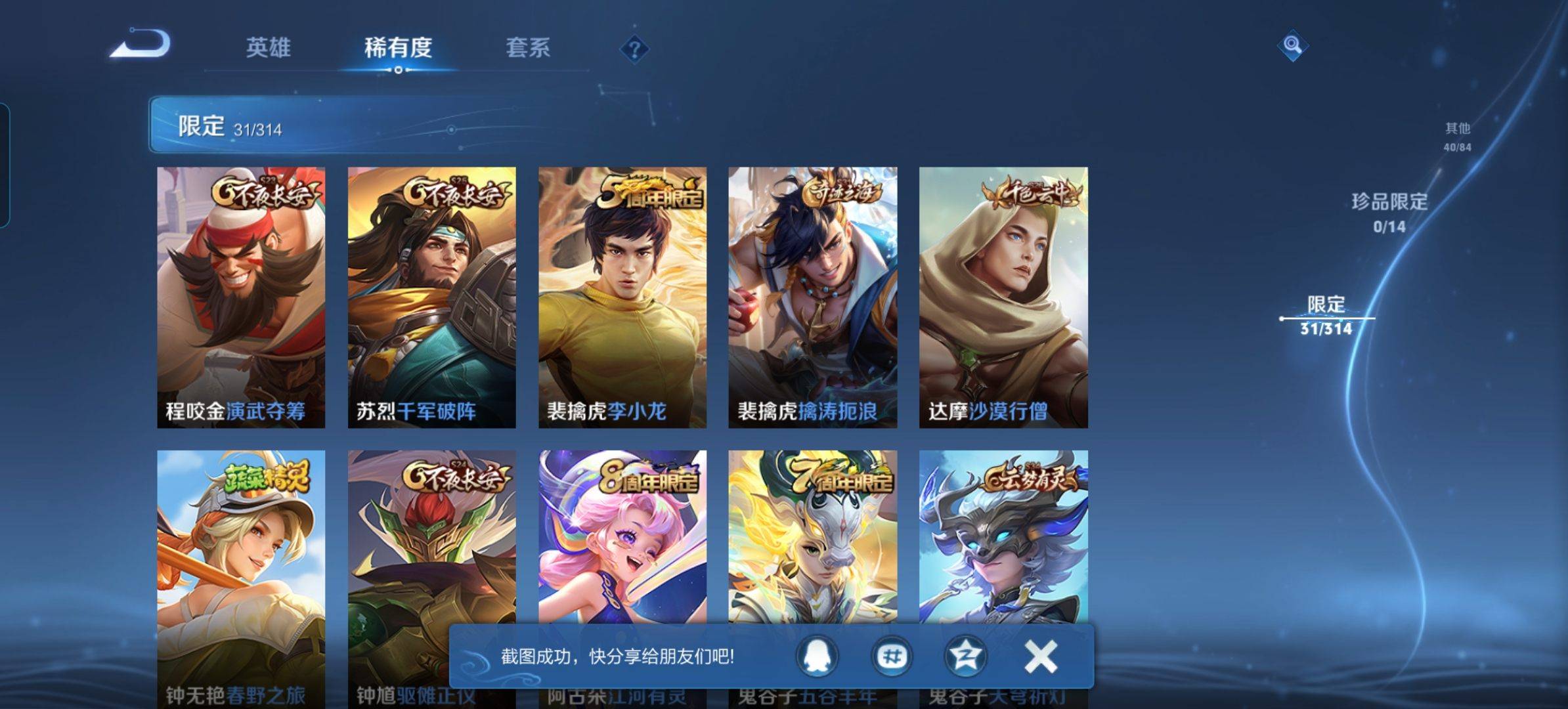This screenshot has width=1568, height=709.
Task: Open the question mark help icon
Action: coord(634,49)
